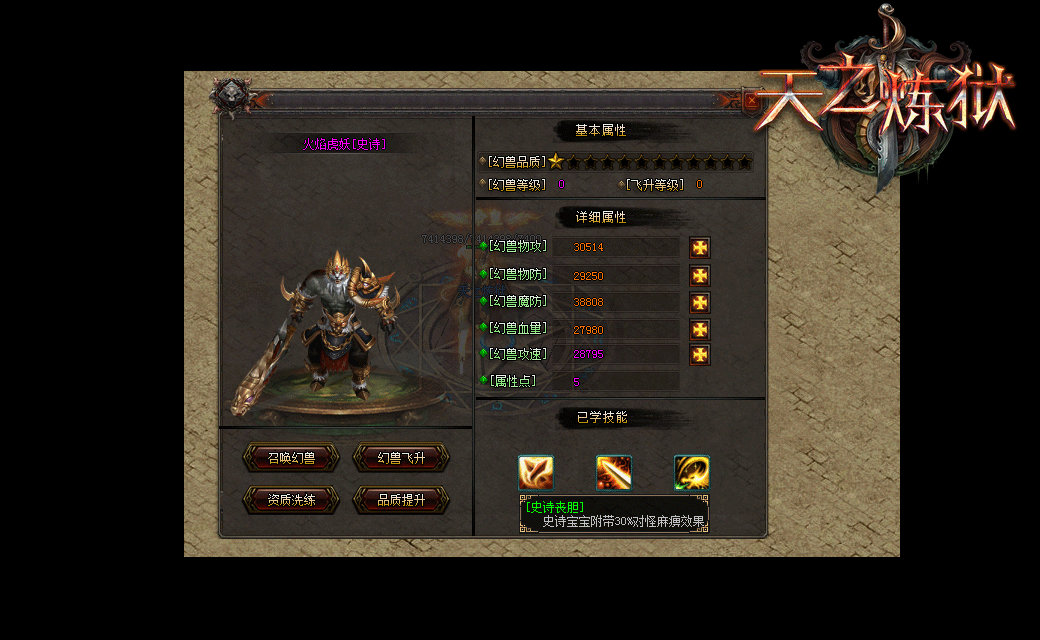Viewport: 1040px width, 640px height.
Task: Boost 幻兽攻速 with its plus button
Action: [x=700, y=355]
